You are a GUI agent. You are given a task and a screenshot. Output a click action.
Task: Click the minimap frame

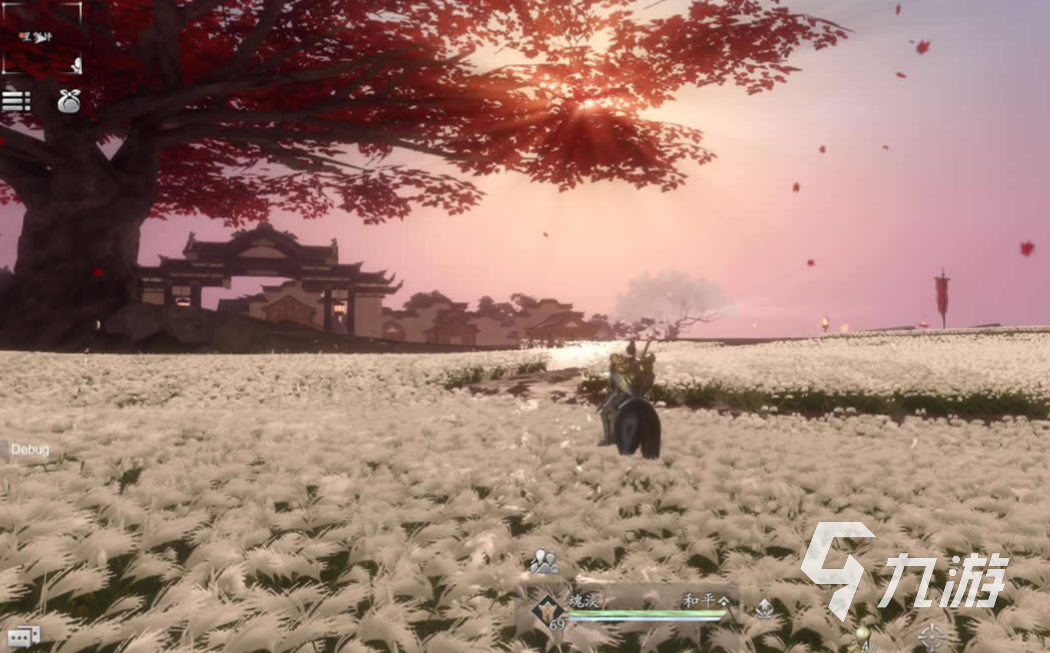click(41, 38)
